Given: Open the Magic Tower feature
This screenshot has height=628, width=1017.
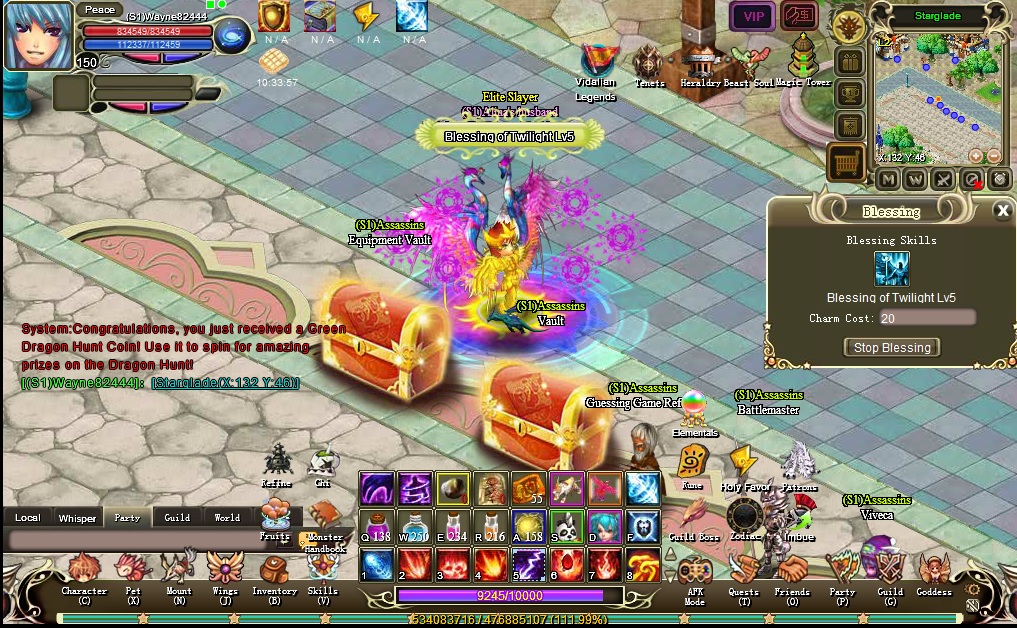Looking at the screenshot, I should [803, 60].
